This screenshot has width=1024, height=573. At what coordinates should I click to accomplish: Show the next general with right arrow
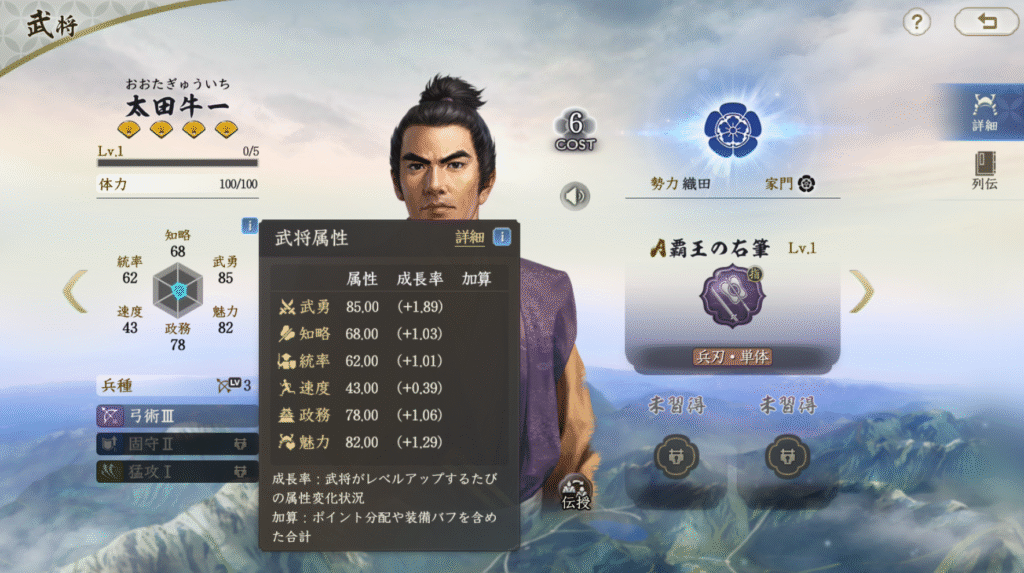point(861,291)
